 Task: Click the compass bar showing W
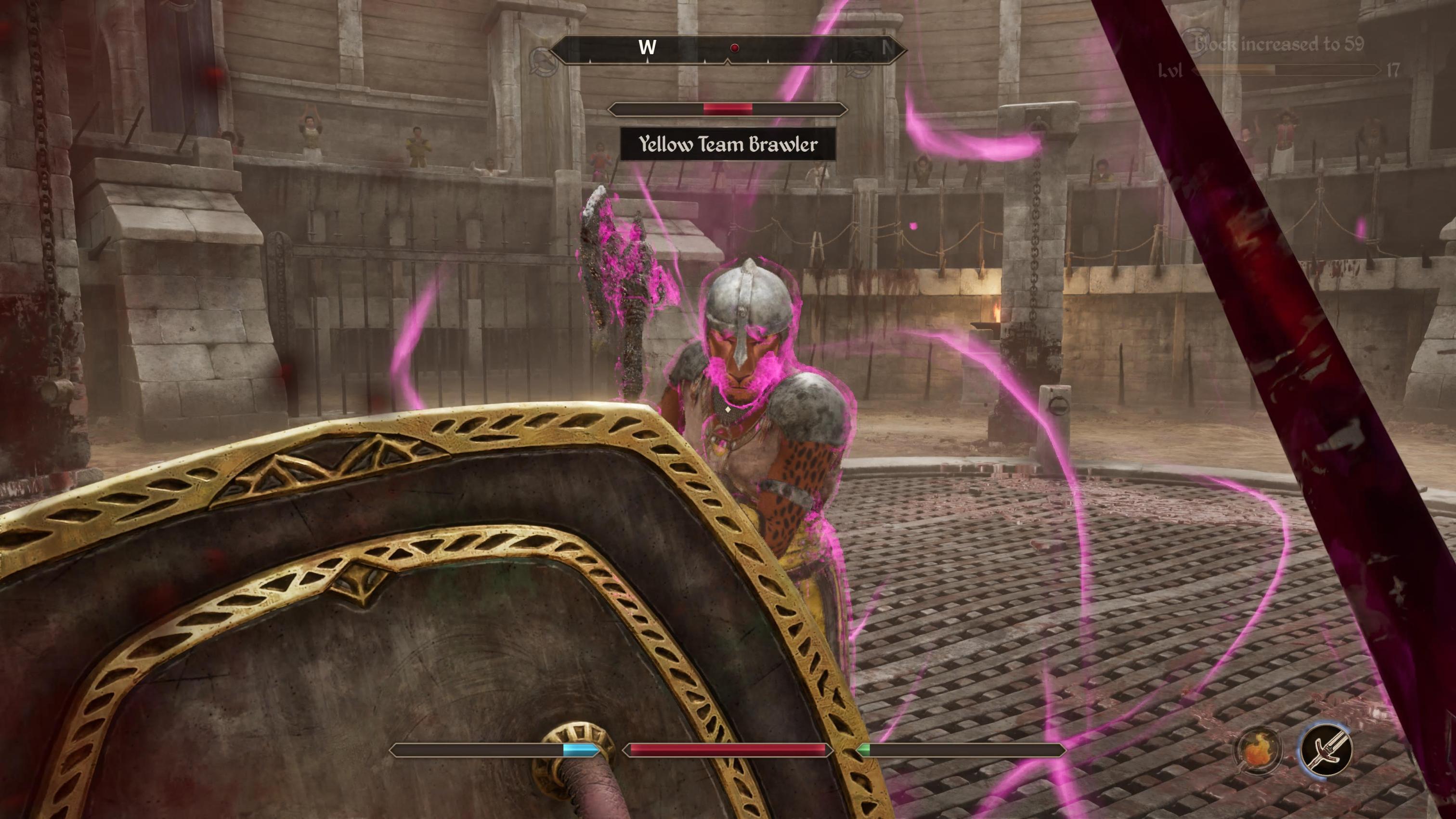coord(728,49)
